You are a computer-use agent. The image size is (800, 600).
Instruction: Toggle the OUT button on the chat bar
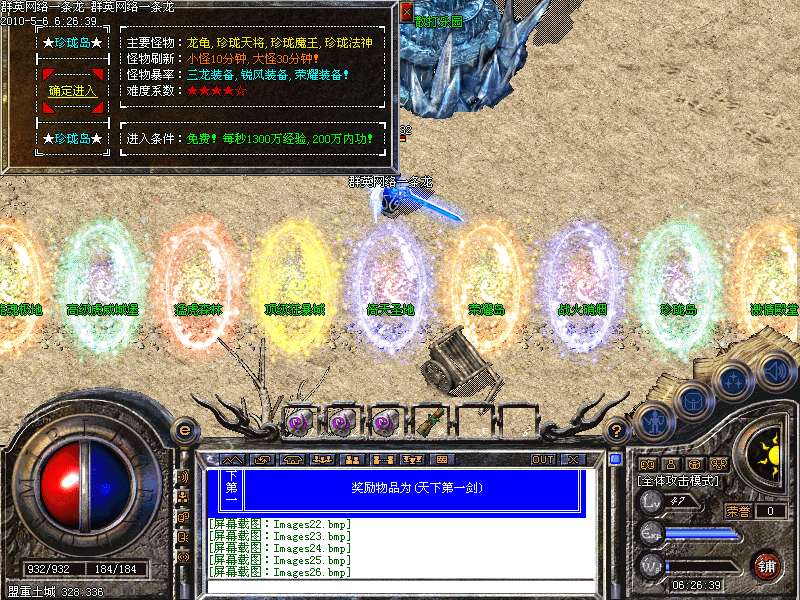click(x=542, y=459)
